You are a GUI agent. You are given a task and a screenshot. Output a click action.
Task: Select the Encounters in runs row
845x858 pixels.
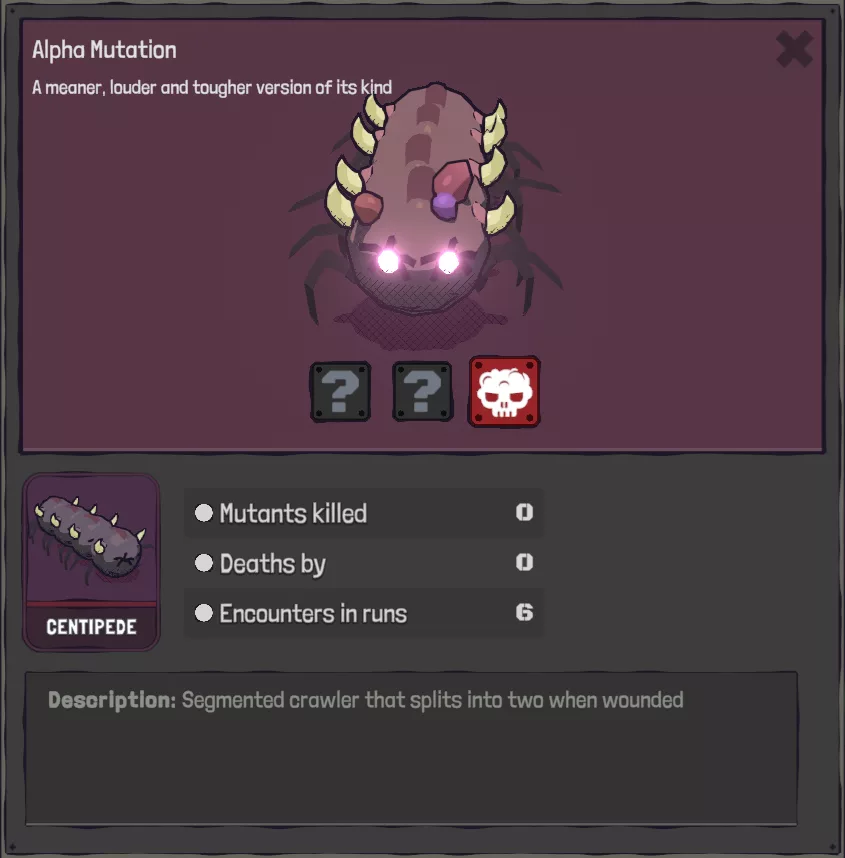point(364,613)
